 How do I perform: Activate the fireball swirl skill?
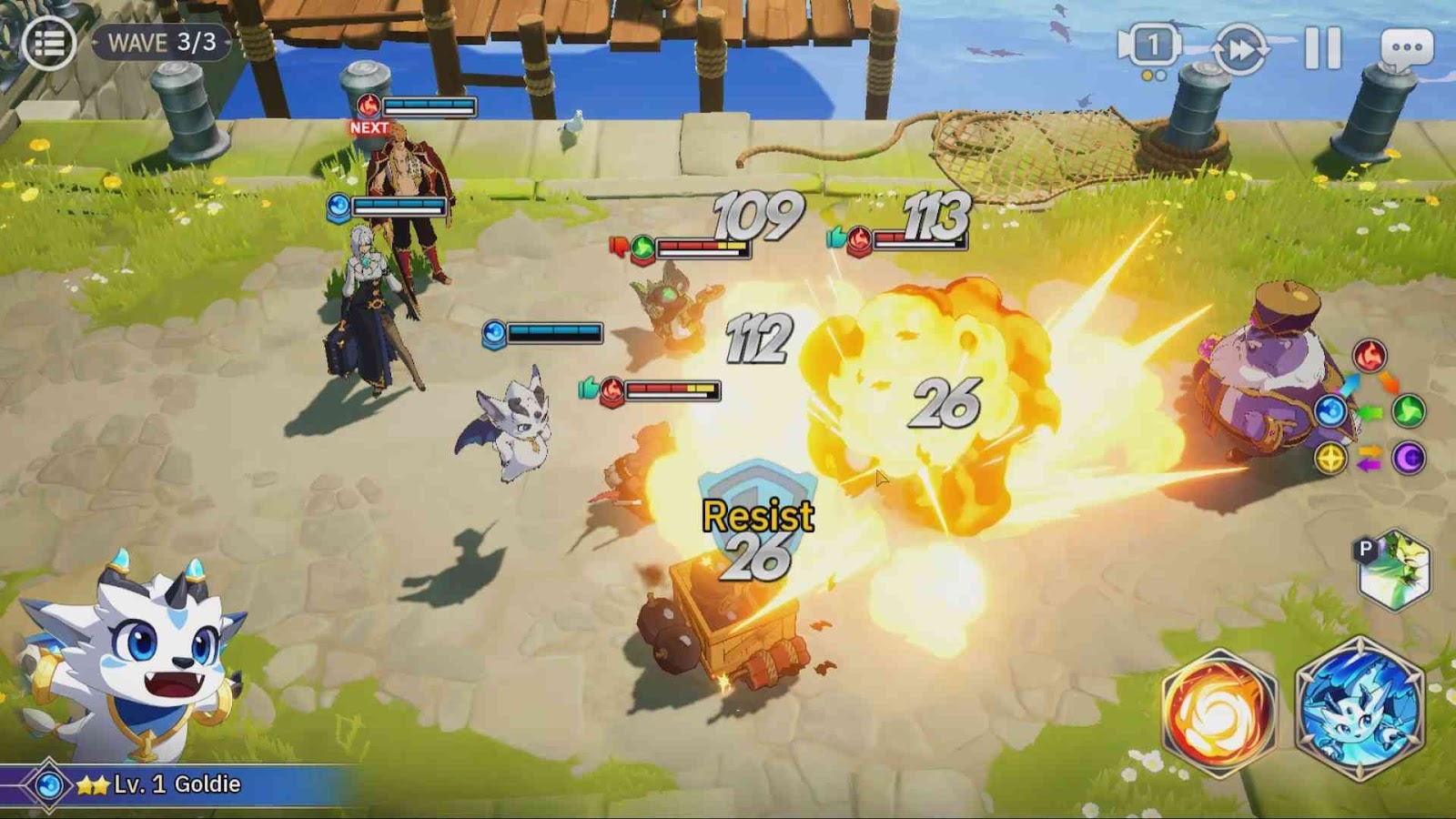click(x=1218, y=713)
